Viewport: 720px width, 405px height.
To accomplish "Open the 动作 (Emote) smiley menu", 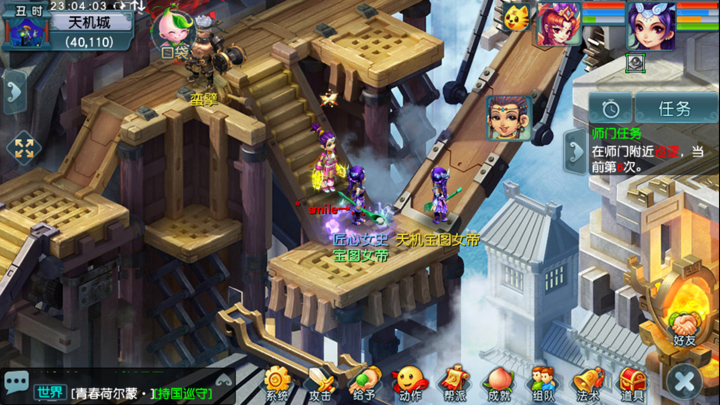I will point(409,381).
